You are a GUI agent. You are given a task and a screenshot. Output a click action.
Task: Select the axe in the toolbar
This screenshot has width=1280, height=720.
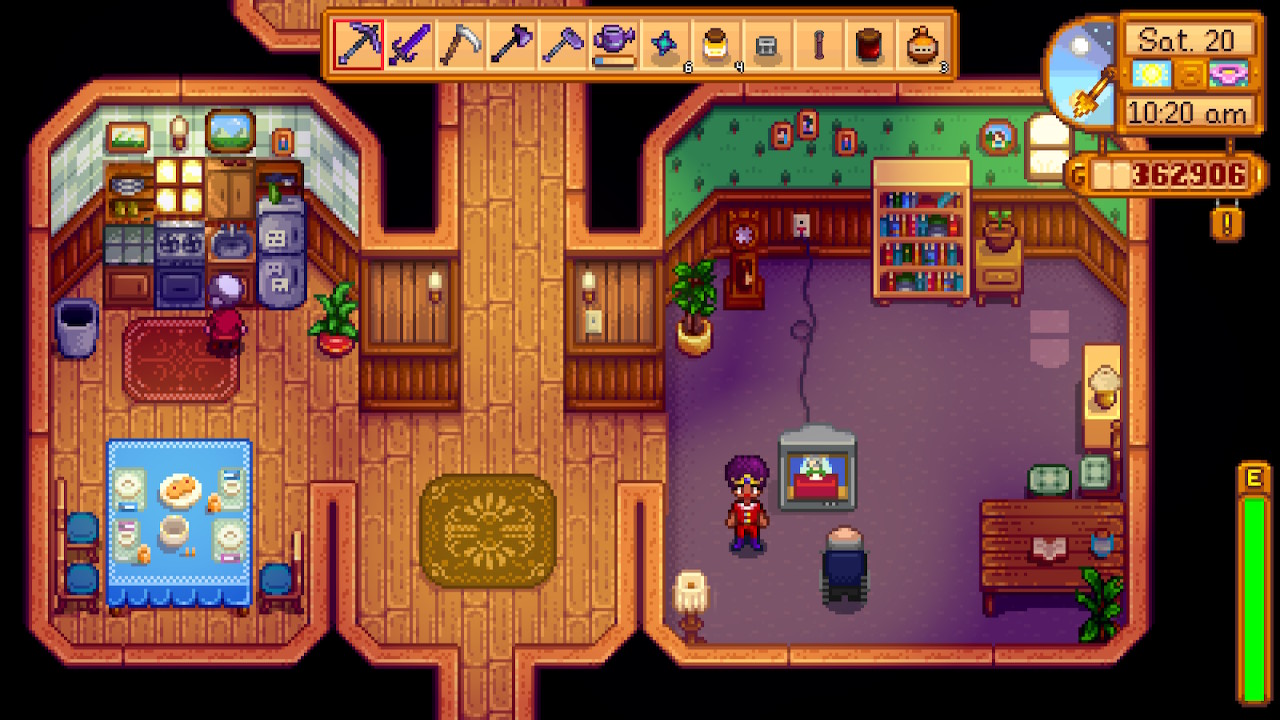(512, 45)
